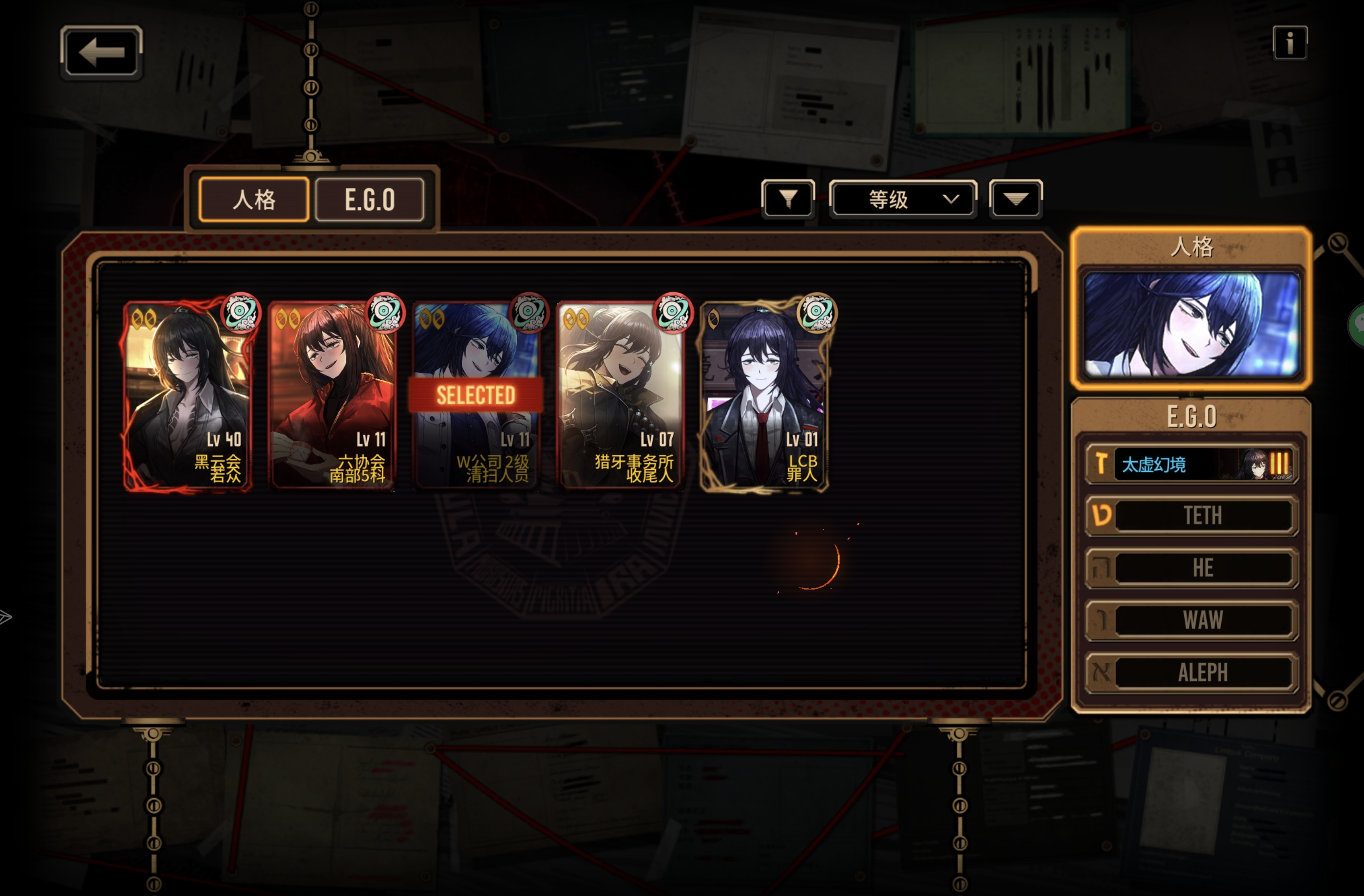
Task: Open the WAW E.G.O slot
Action: [1191, 620]
